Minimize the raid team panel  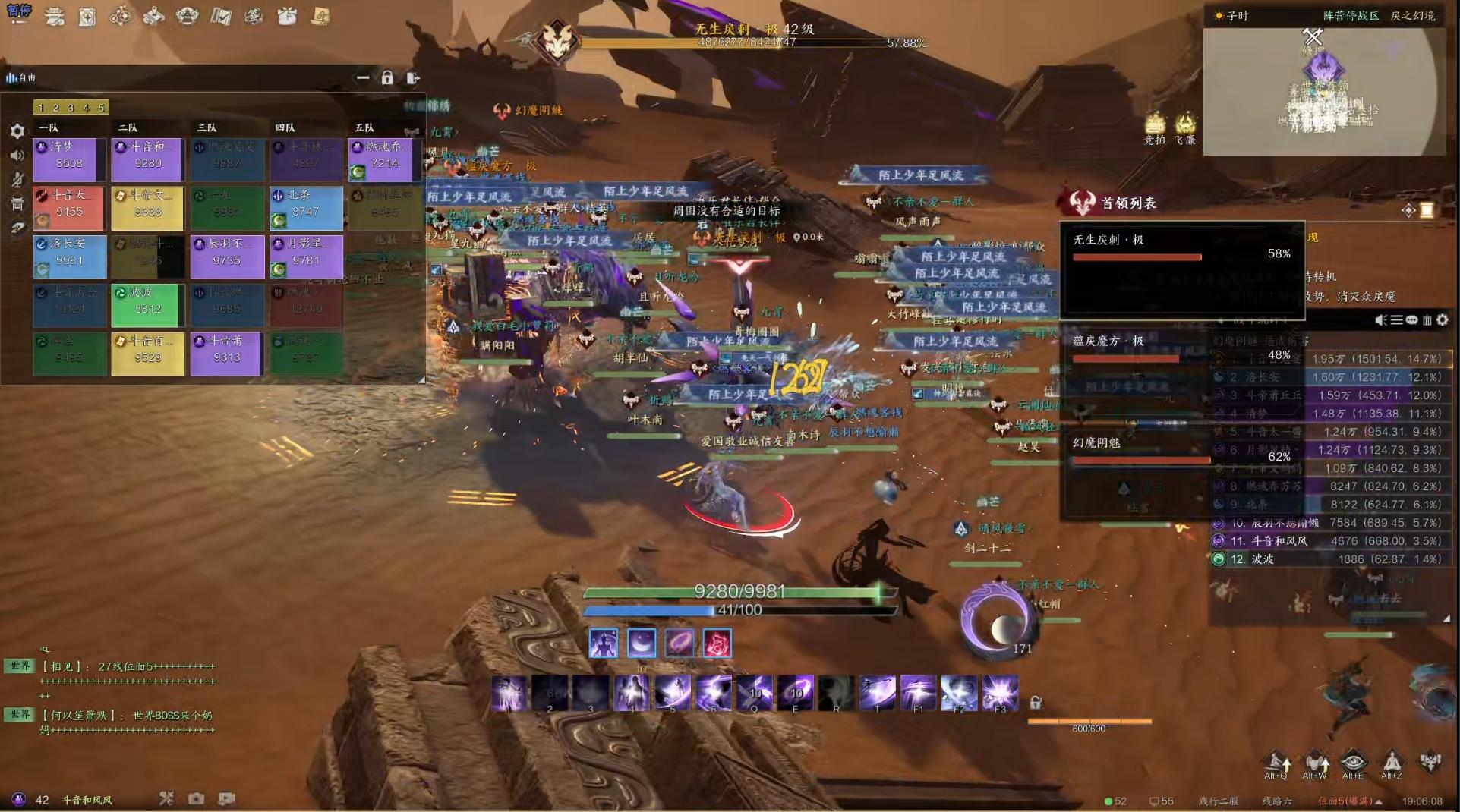363,77
